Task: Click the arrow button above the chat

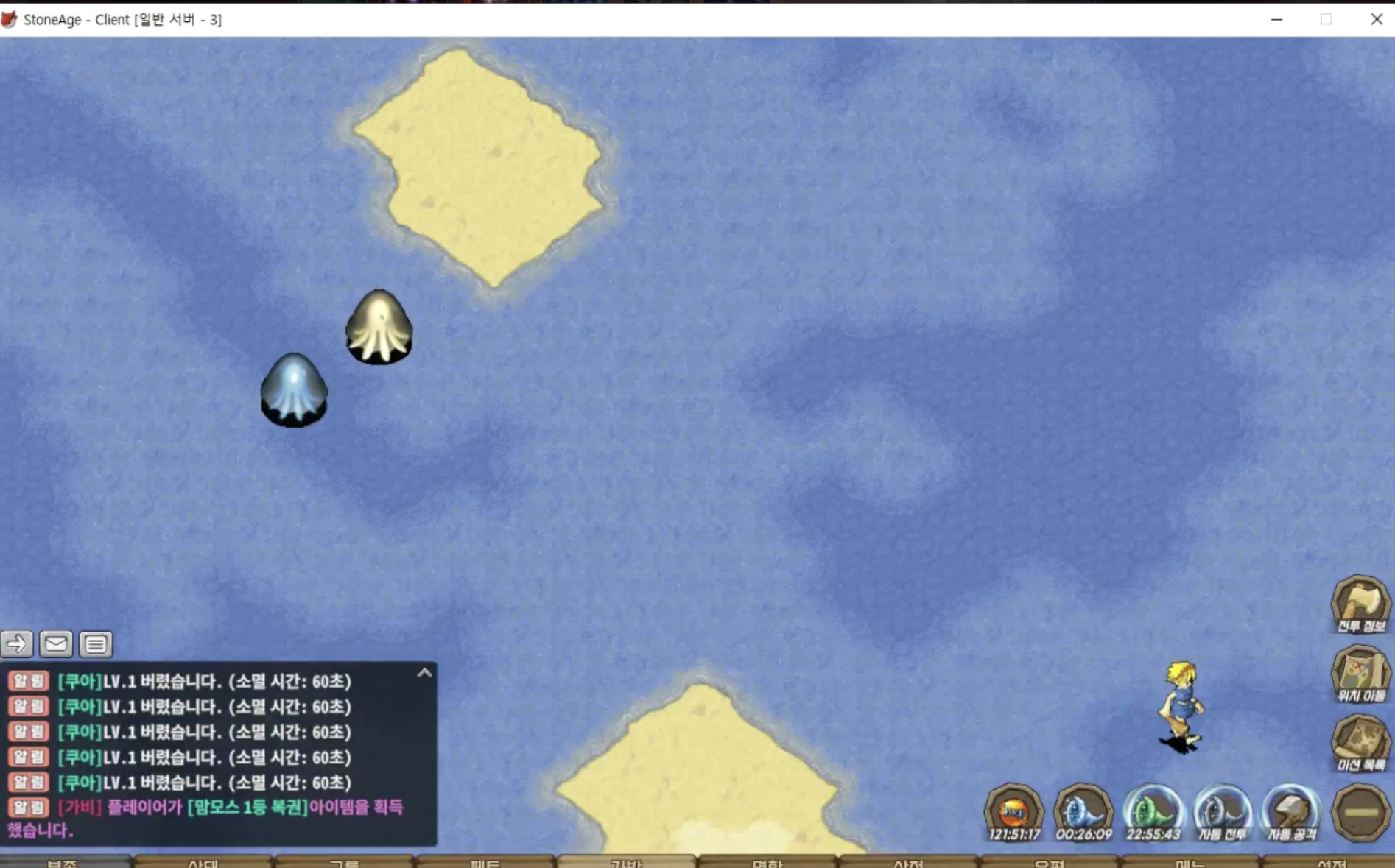Action: (x=16, y=644)
